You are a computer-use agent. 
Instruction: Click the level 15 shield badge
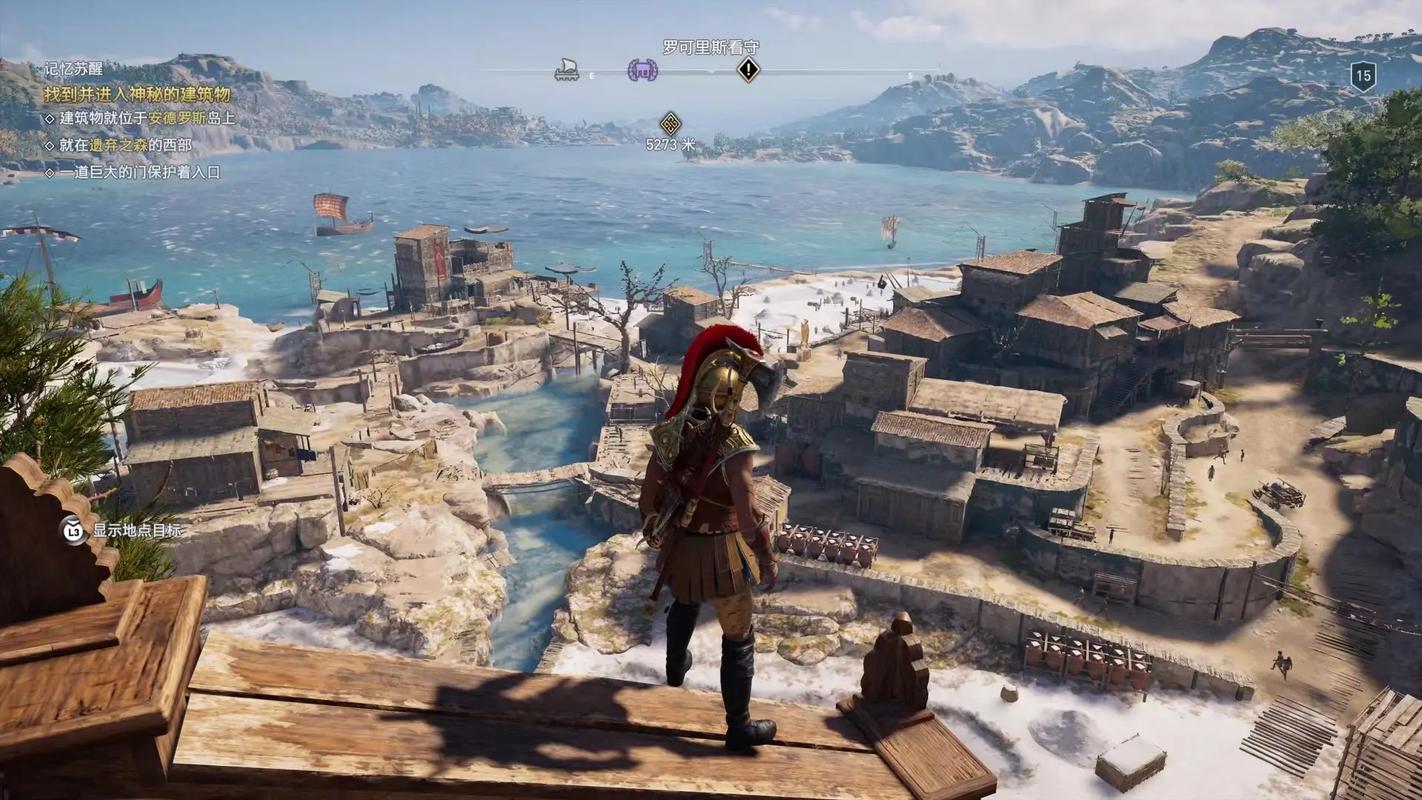click(1363, 76)
